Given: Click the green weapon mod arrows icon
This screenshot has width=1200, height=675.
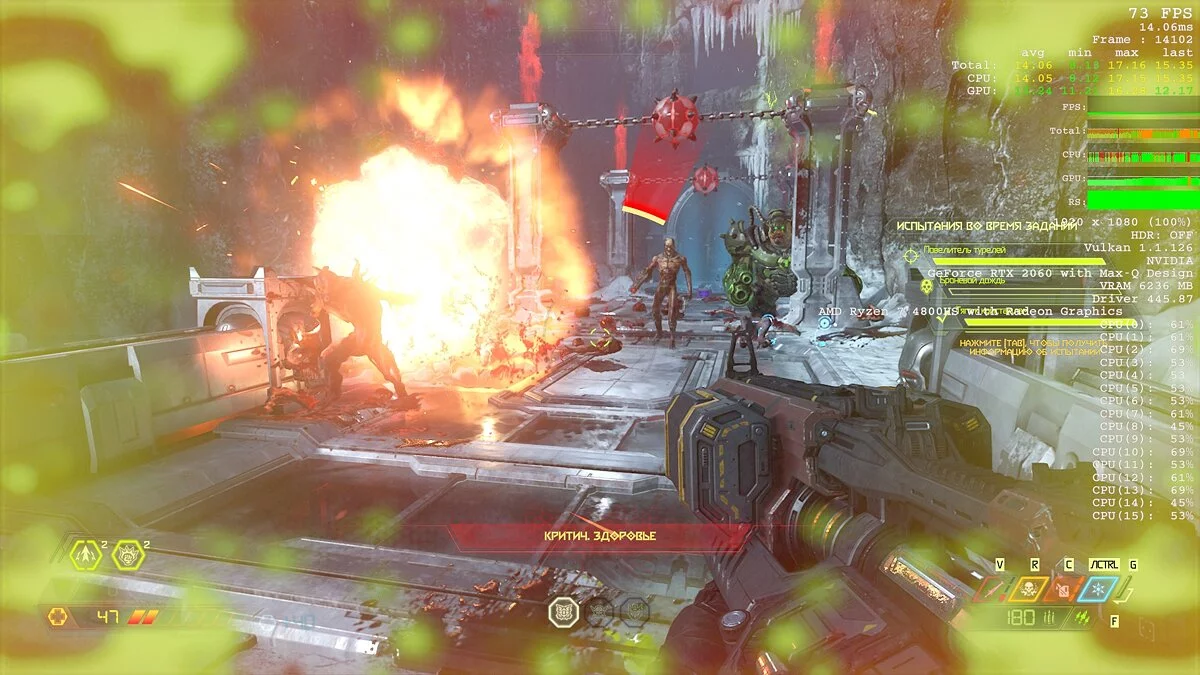Looking at the screenshot, I should pyautogui.click(x=1081, y=618).
